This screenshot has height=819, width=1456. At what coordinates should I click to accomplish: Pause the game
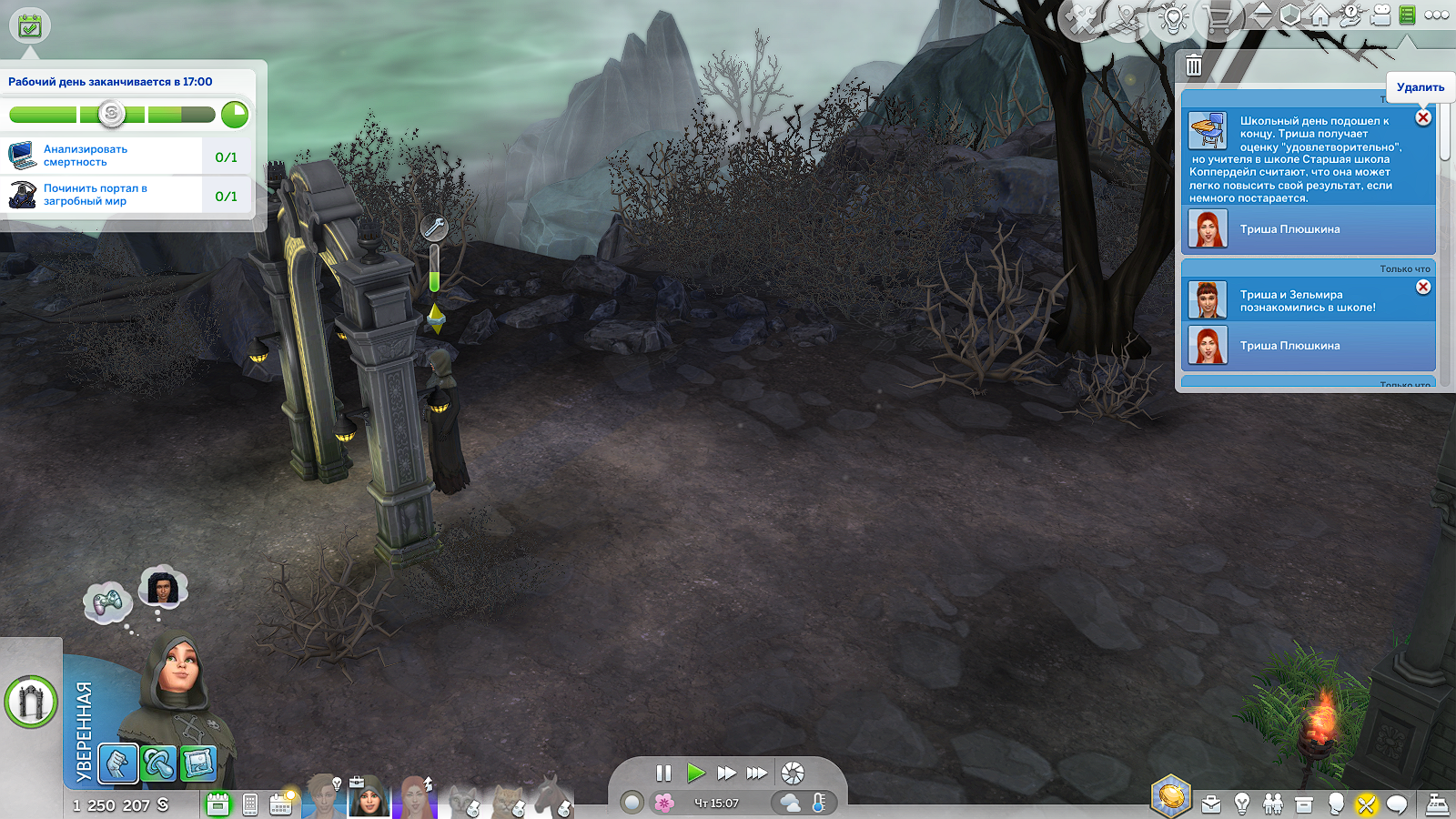point(663,773)
